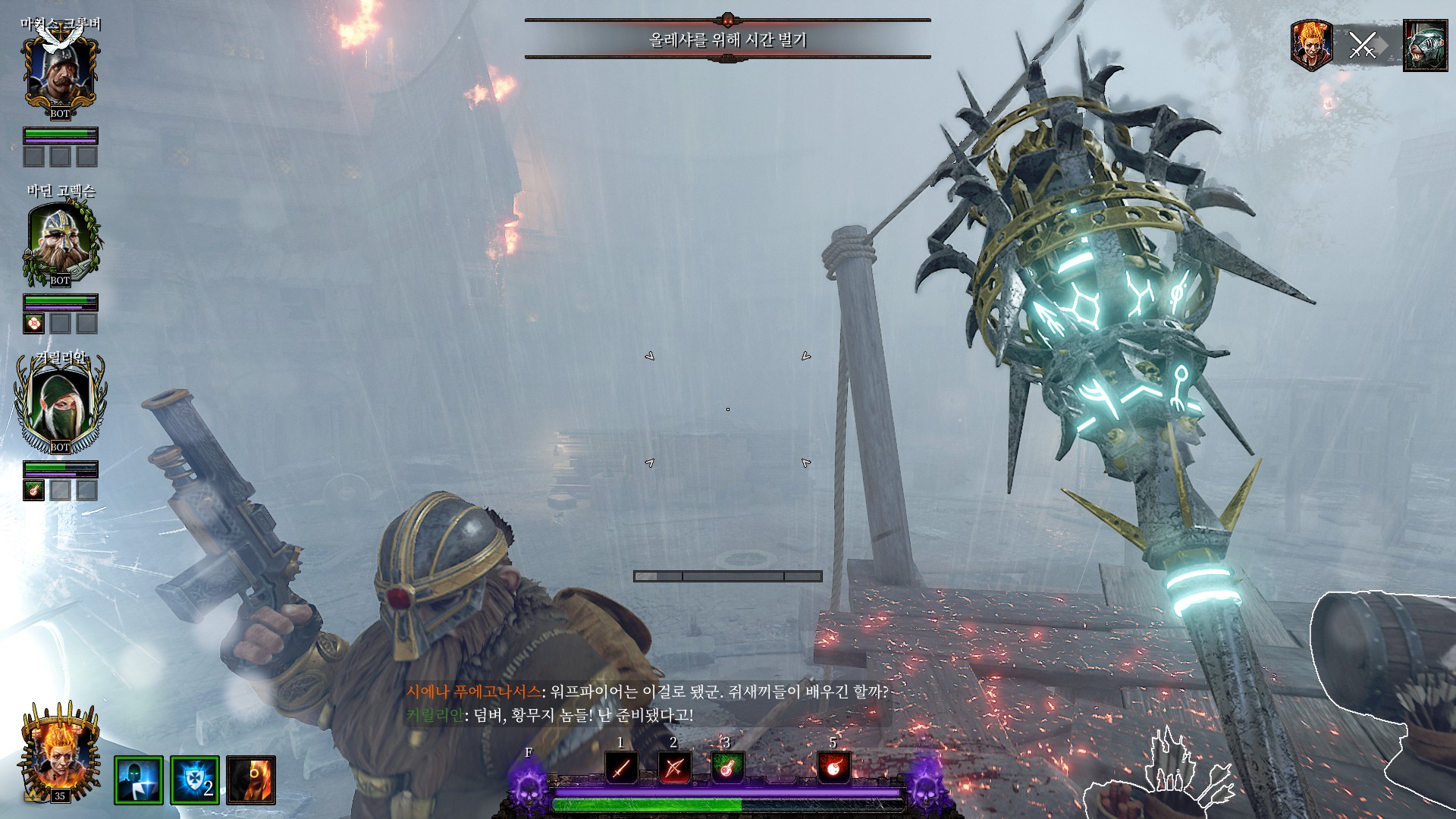Check the blue shield buff with stack 2
This screenshot has width=1456, height=819.
click(195, 780)
